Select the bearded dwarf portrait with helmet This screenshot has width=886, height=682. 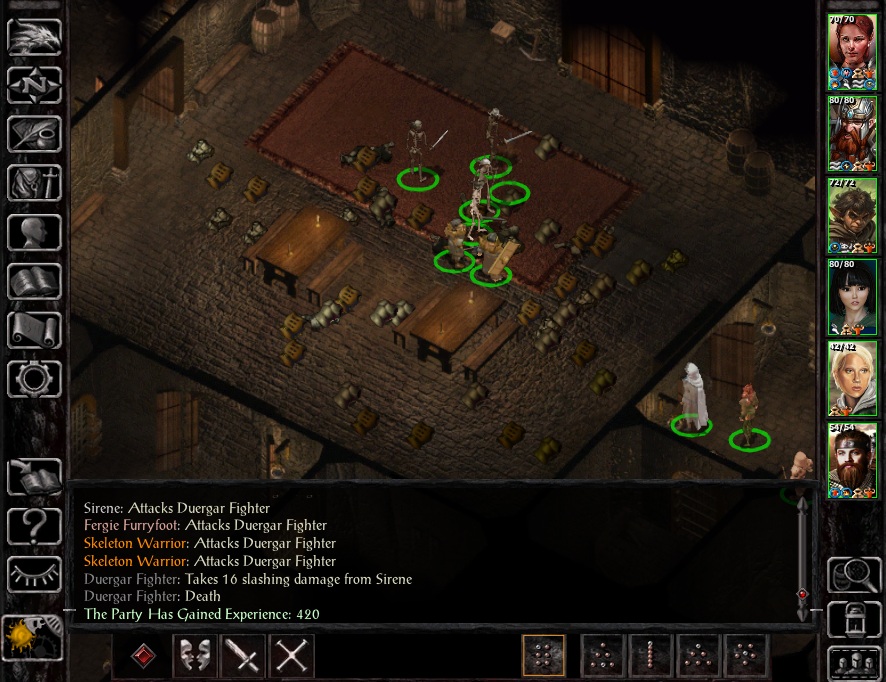click(852, 134)
